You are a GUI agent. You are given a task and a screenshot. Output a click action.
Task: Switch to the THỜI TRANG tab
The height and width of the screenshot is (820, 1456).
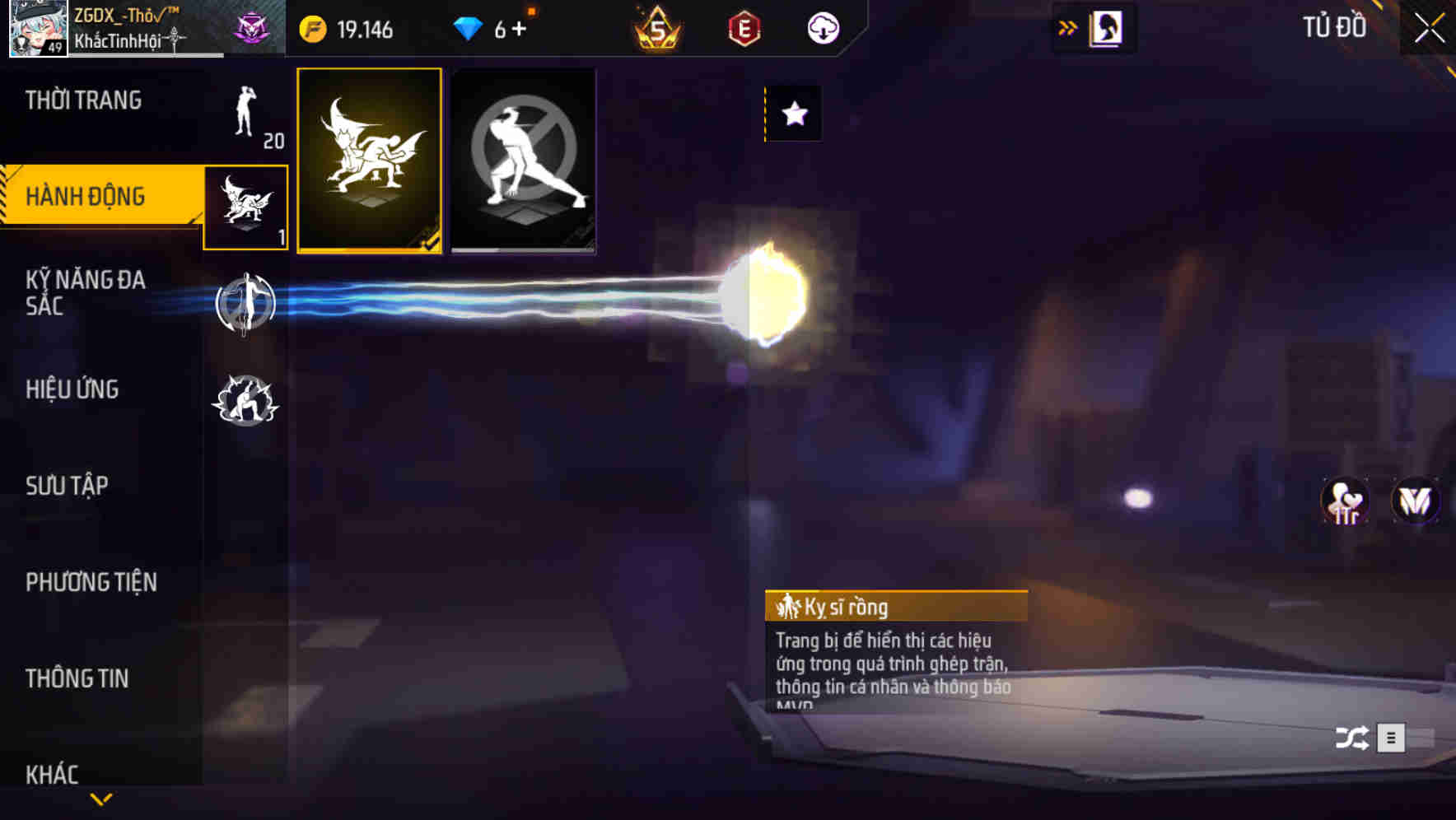86,100
